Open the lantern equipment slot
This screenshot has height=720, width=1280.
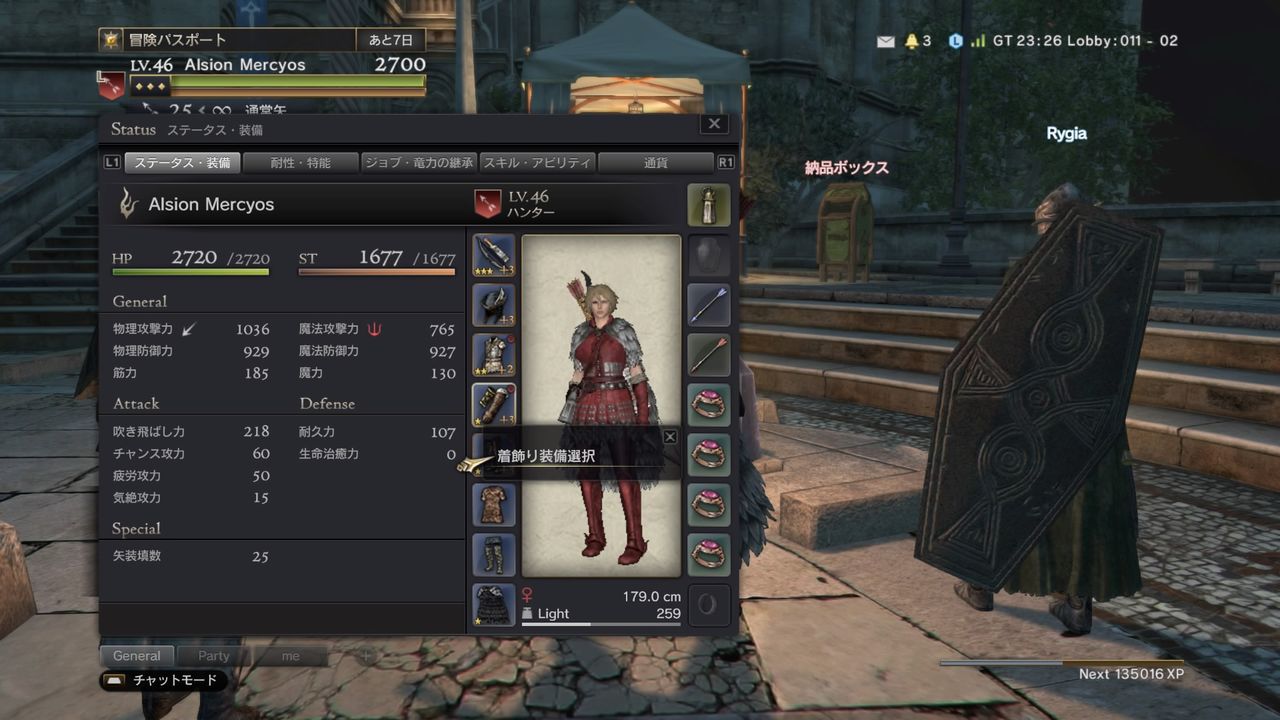tap(709, 205)
